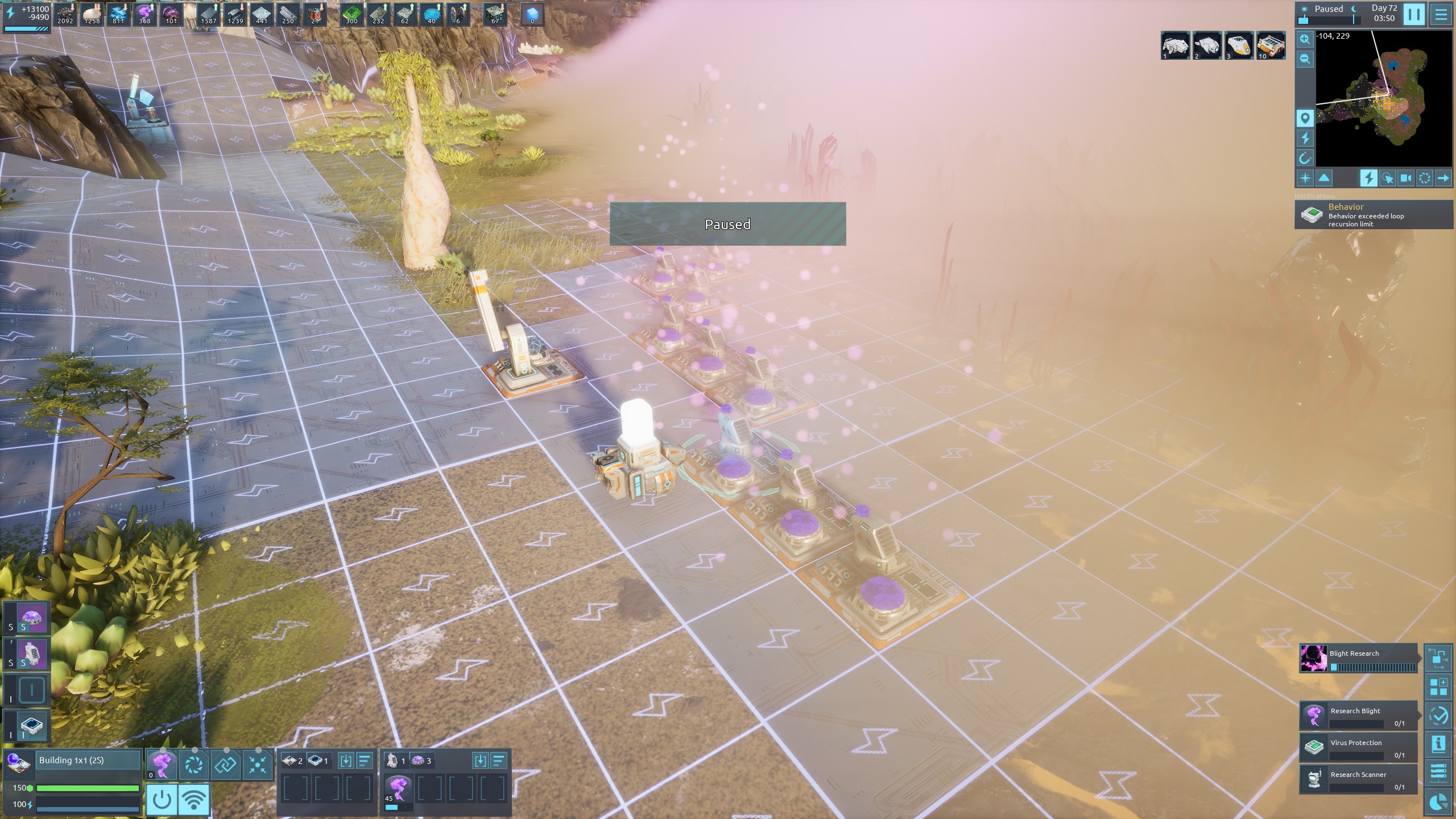1456x819 pixels.
Task: Toggle the pause button
Action: tap(1414, 14)
